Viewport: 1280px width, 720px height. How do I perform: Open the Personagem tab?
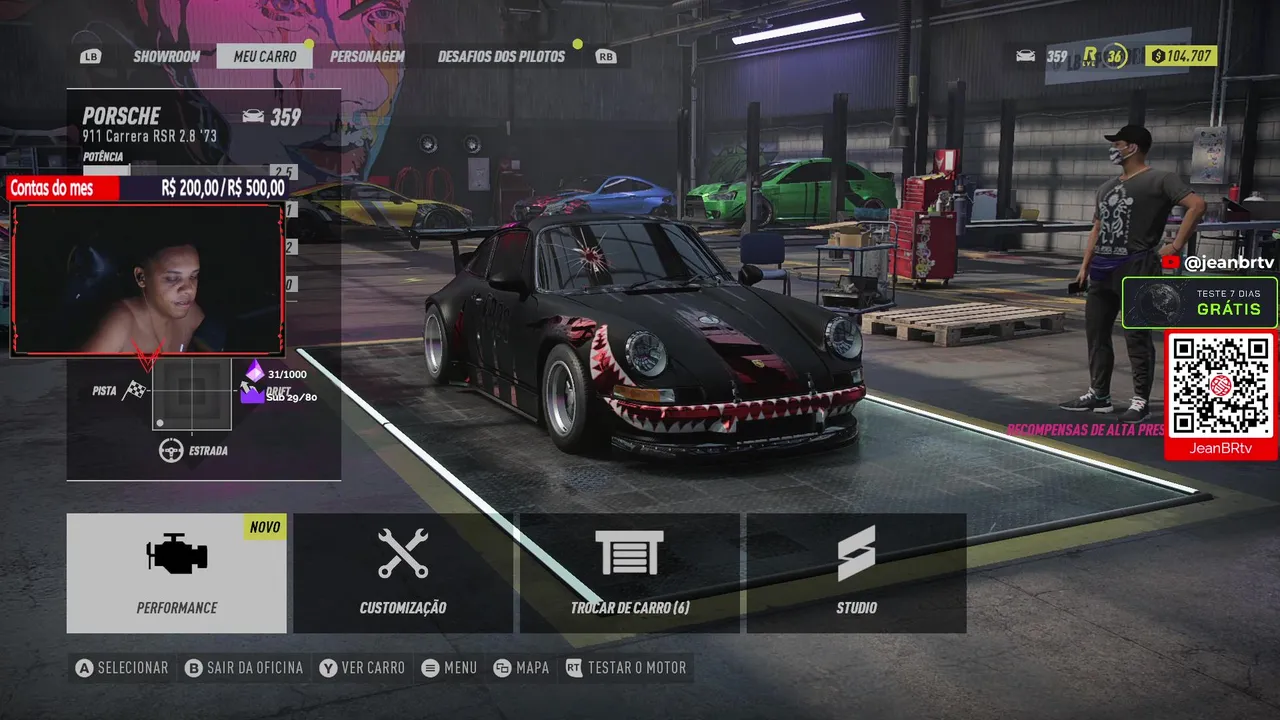click(367, 56)
